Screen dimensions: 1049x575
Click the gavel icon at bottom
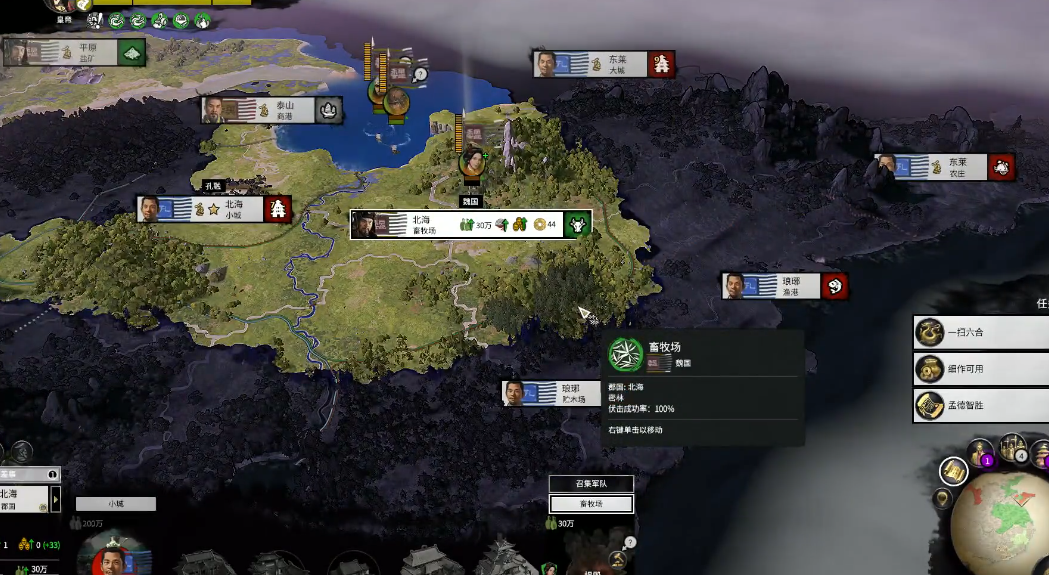(x=618, y=561)
